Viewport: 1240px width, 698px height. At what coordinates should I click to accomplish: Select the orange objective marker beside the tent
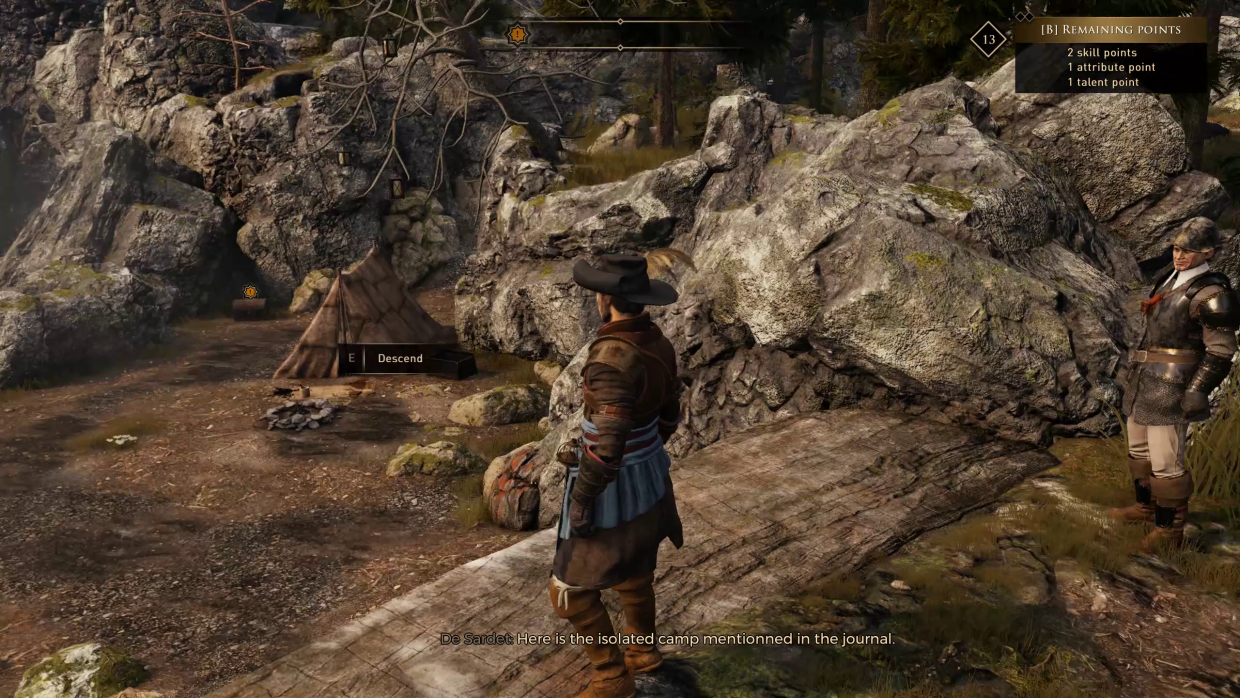tap(250, 292)
